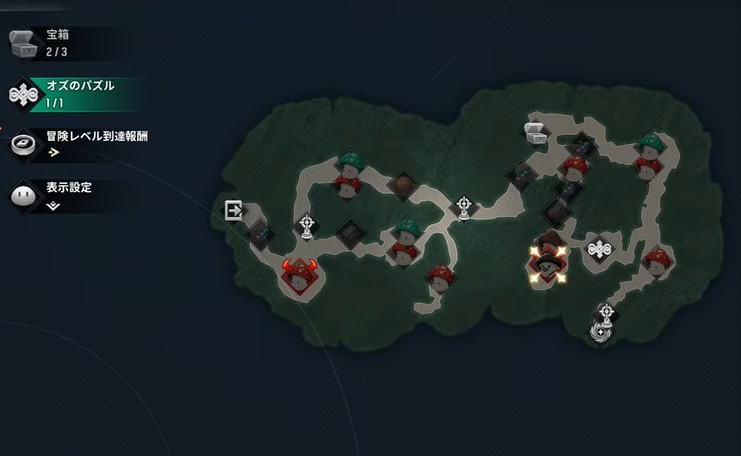Viewport: 741px width, 456px height.
Task: Select the highlighted black-hat enemy marker
Action: point(547,262)
